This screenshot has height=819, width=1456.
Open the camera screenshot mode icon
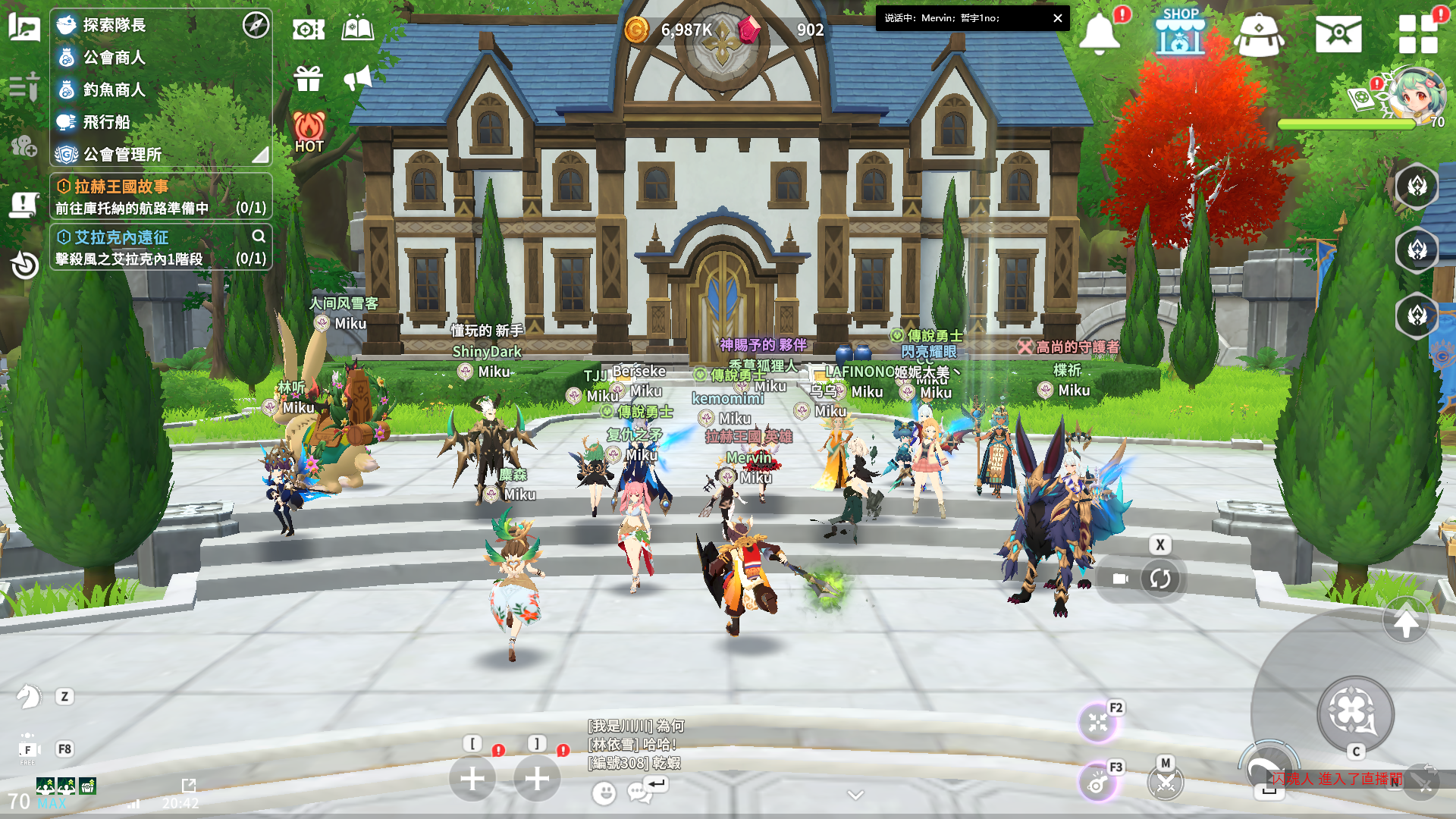pyautogui.click(x=309, y=30)
